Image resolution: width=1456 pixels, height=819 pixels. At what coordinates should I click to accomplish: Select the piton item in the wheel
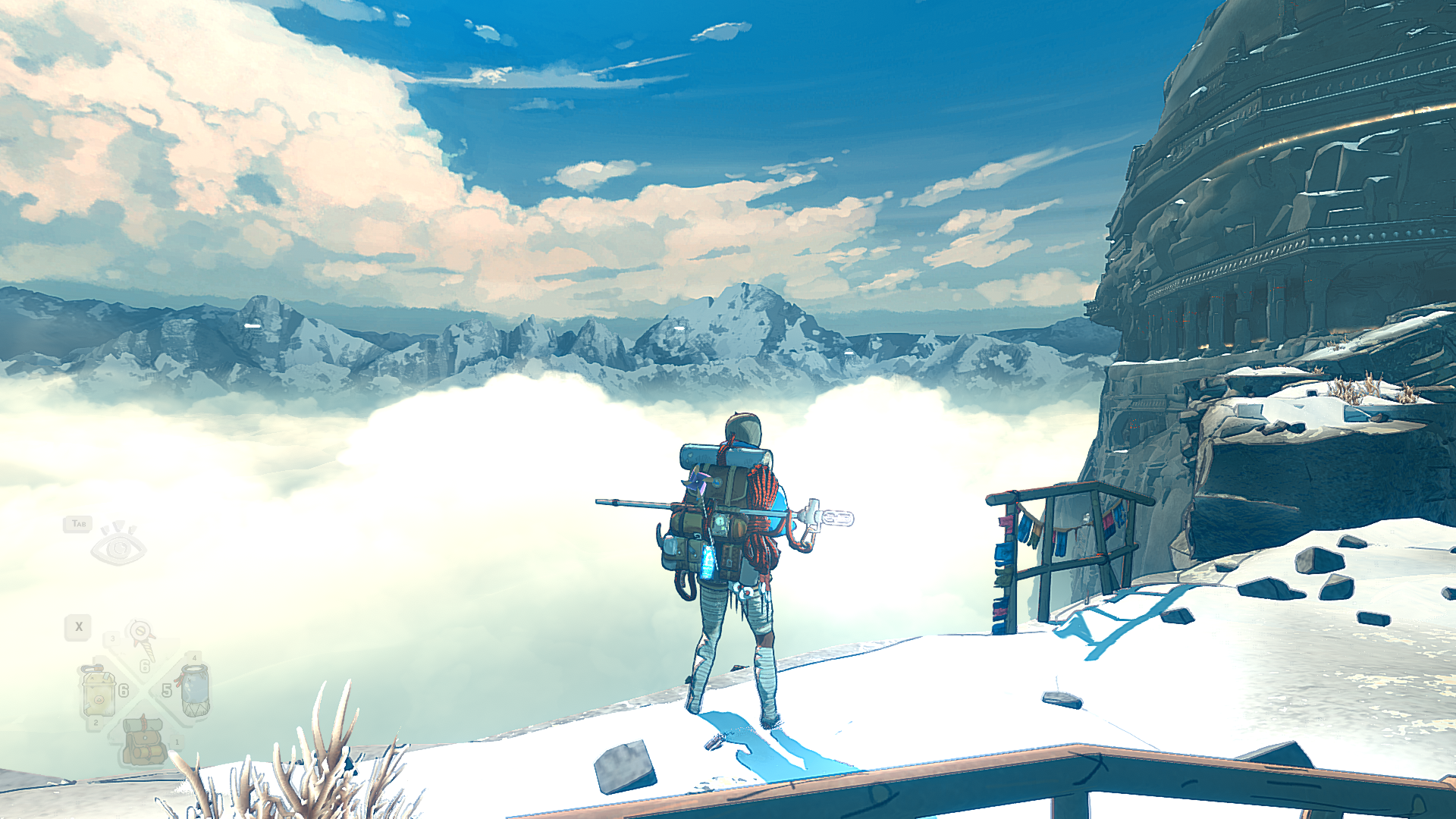coord(142,639)
